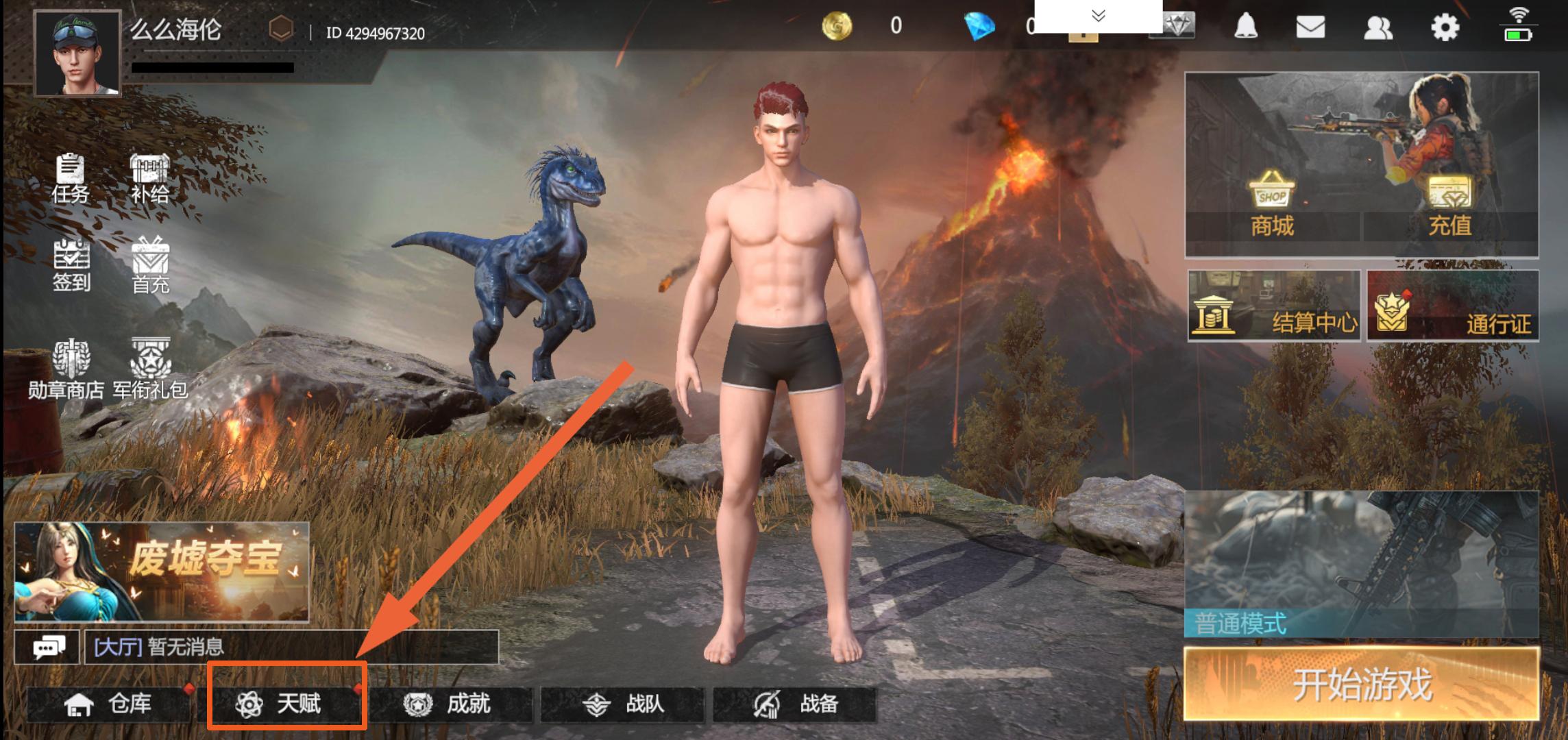Open the 商城 shop
This screenshot has width=1568, height=740.
click(x=1272, y=206)
